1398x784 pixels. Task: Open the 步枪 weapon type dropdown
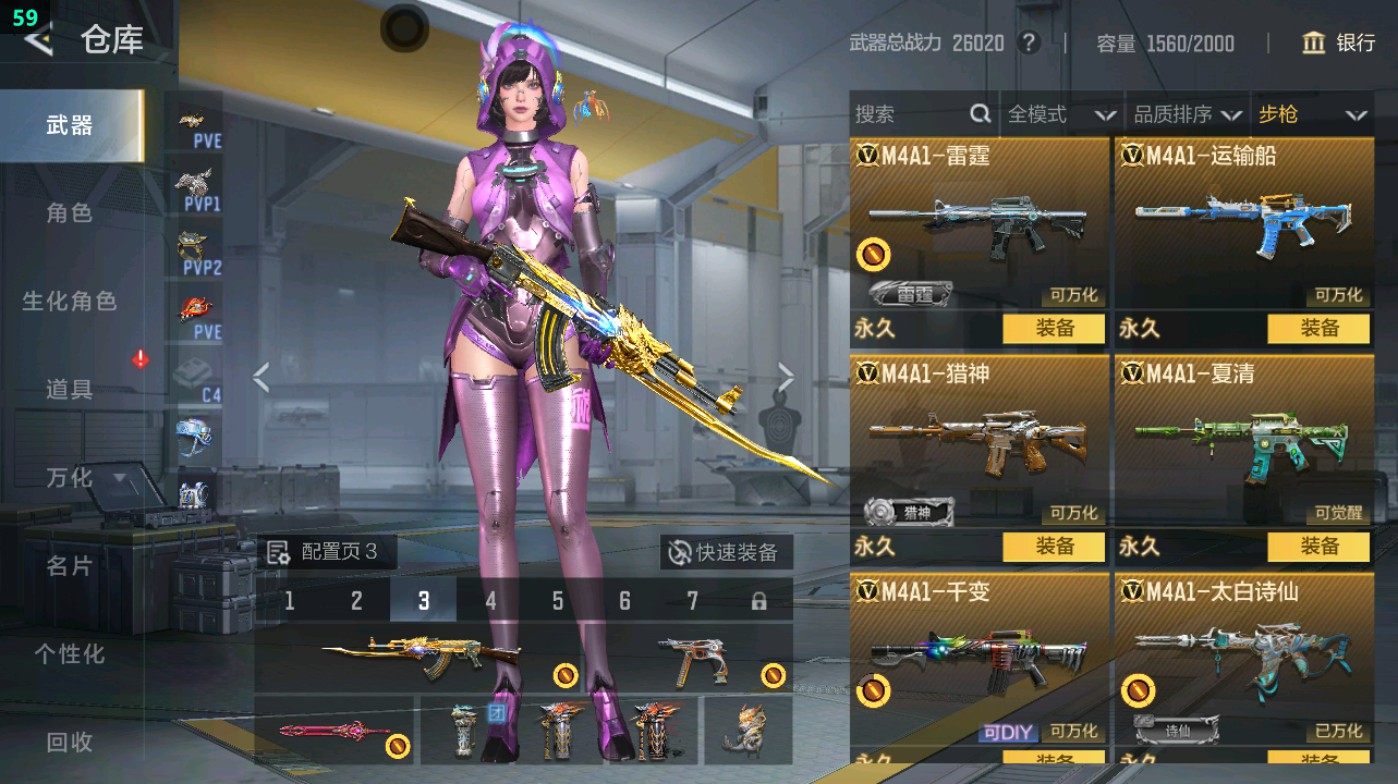1311,115
